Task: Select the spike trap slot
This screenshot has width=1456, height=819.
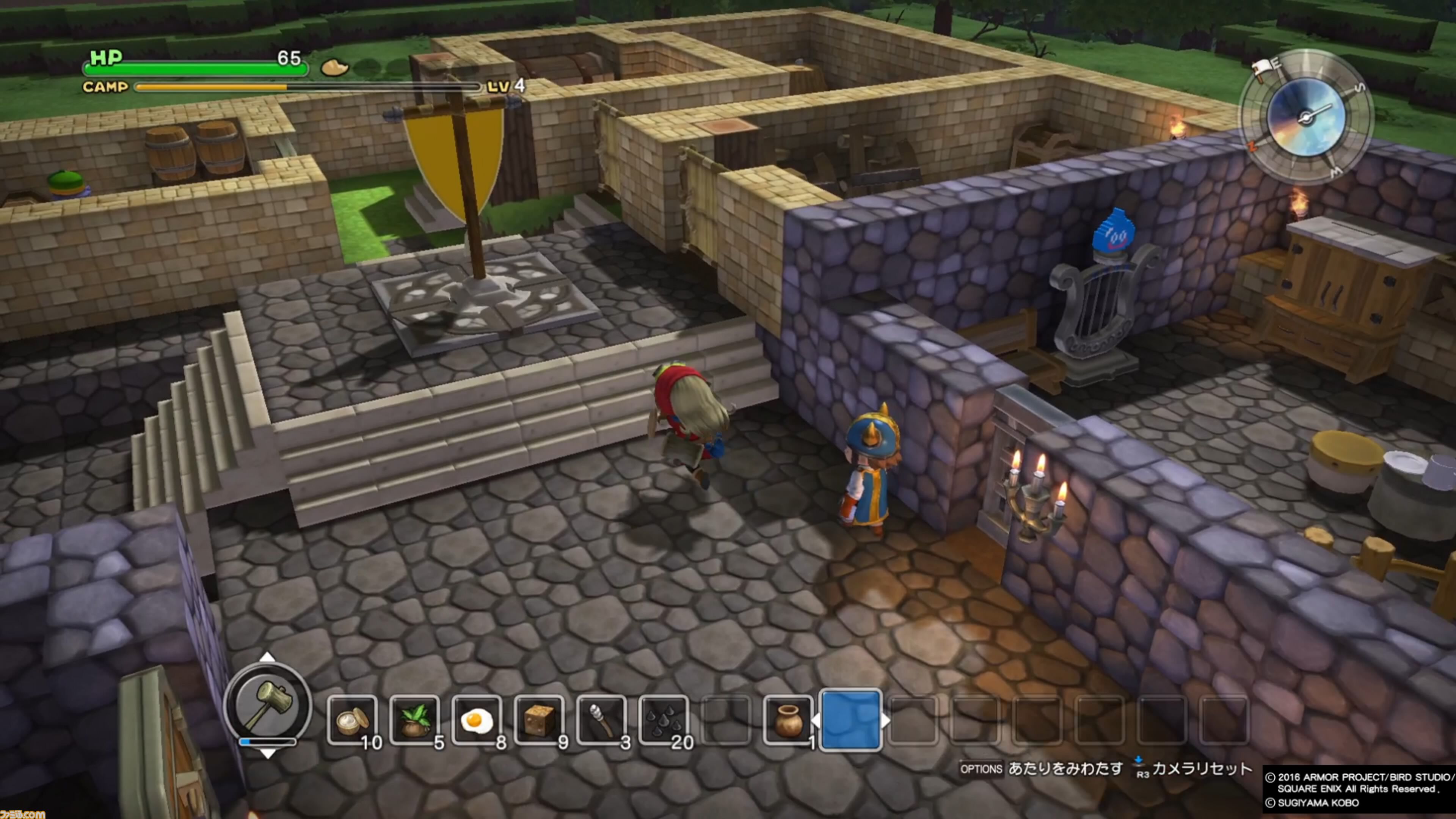Action: click(663, 721)
